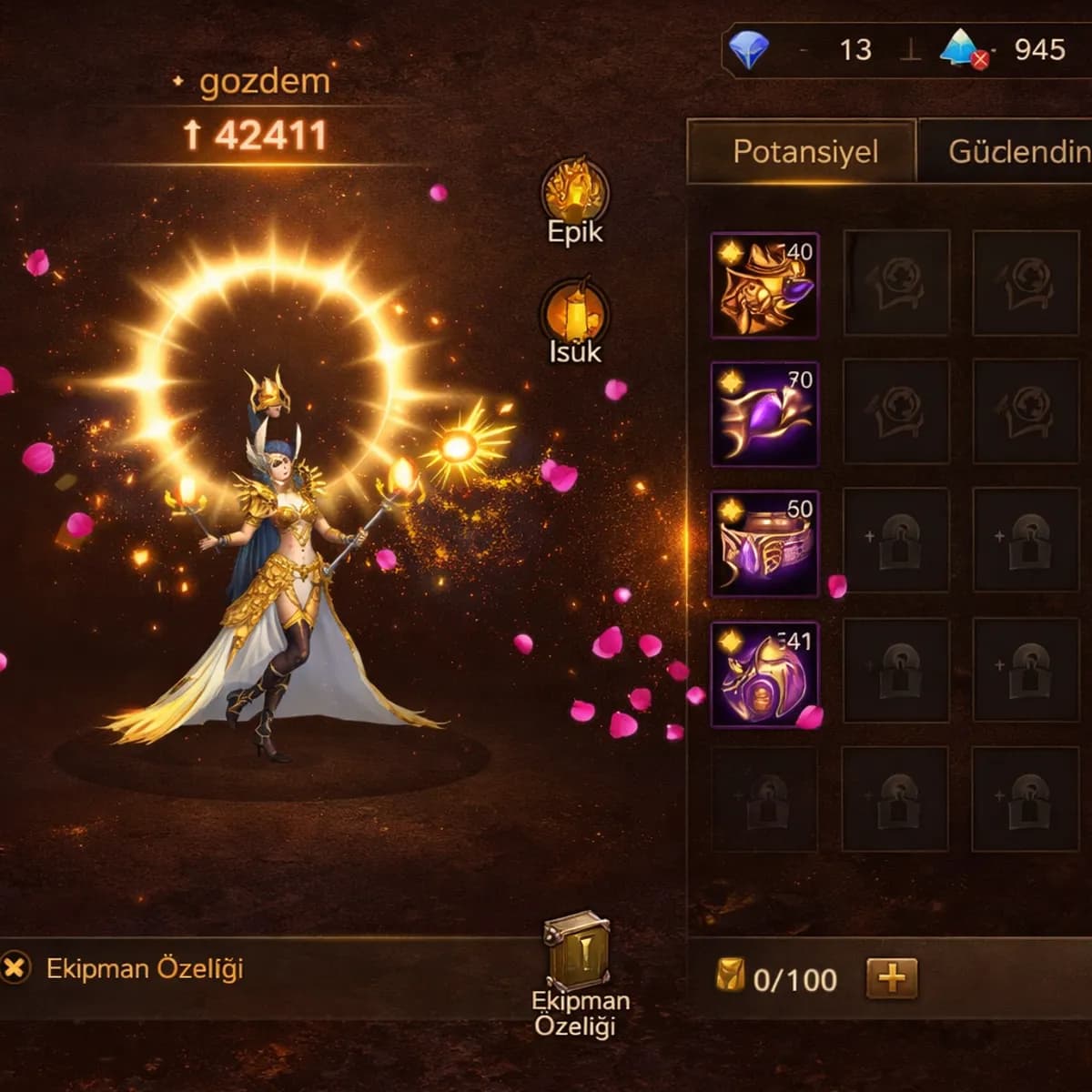Viewport: 1092px width, 1092px height.
Task: Select the Epik flame icon
Action: point(575,193)
